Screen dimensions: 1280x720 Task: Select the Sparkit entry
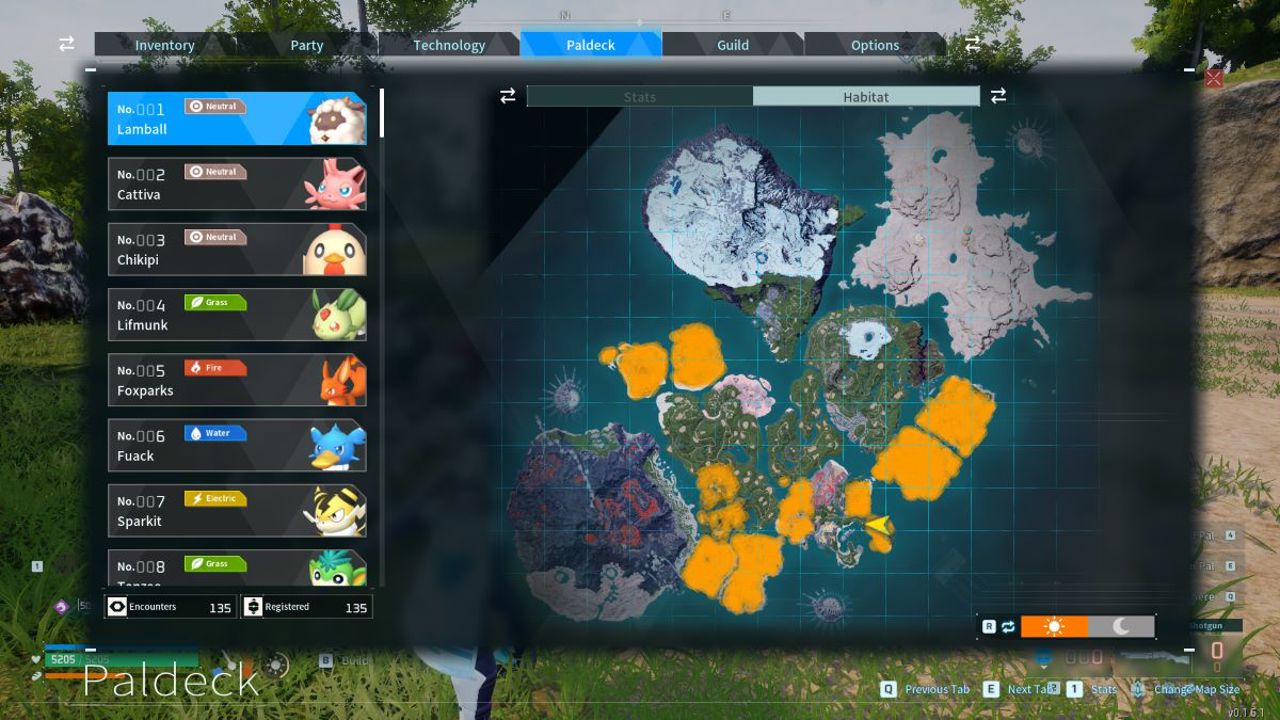click(x=237, y=510)
